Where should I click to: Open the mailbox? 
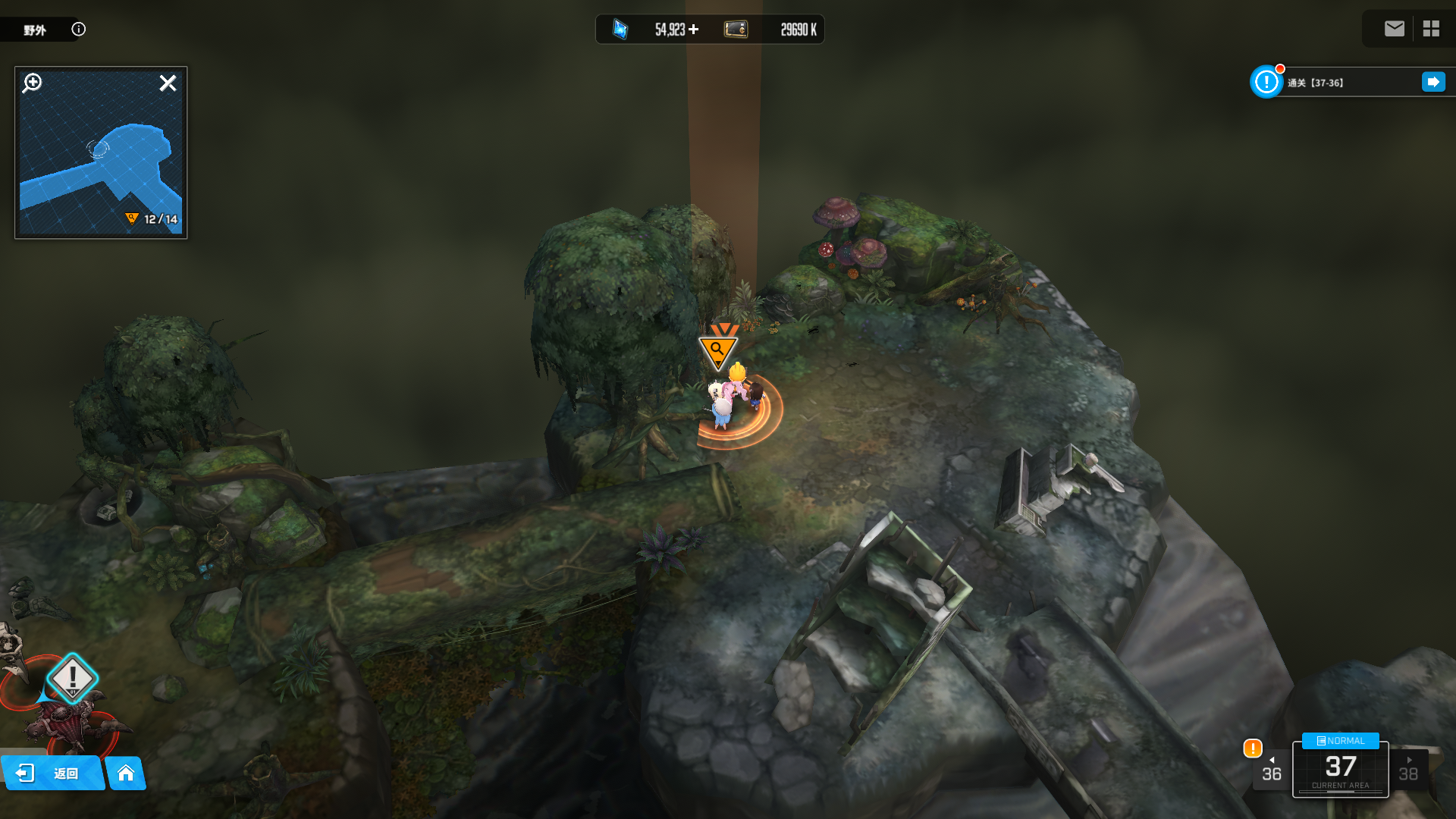[1394, 29]
